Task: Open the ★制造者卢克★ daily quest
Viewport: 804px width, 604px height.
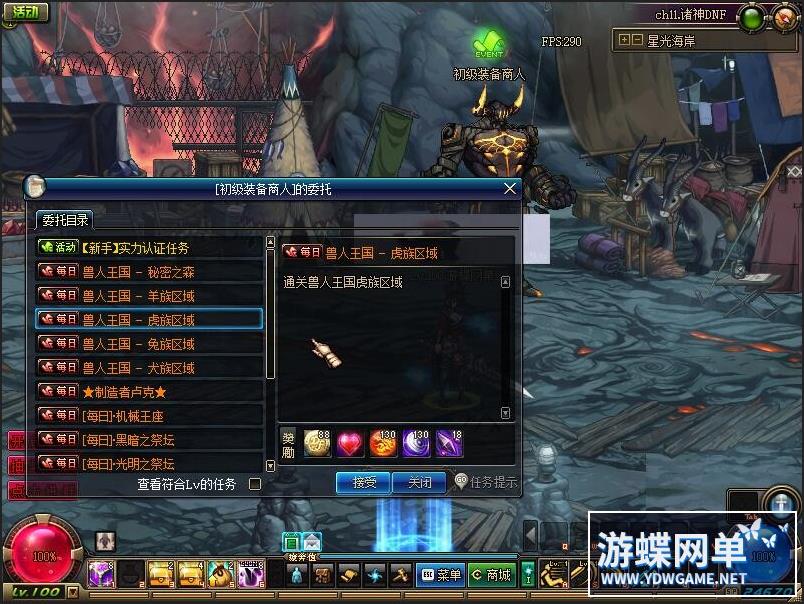Action: [x=149, y=391]
